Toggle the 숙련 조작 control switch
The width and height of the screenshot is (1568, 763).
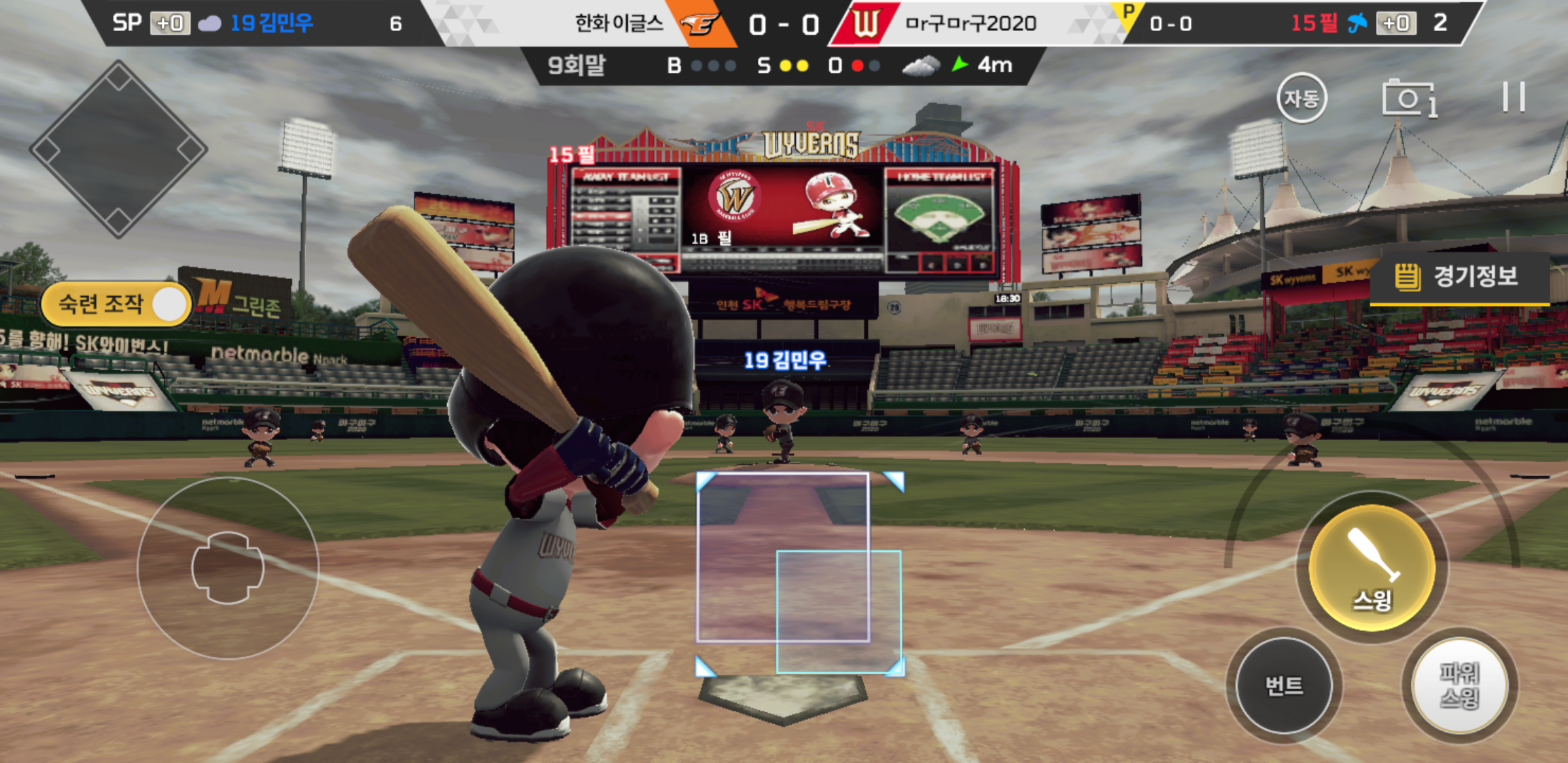point(117,304)
